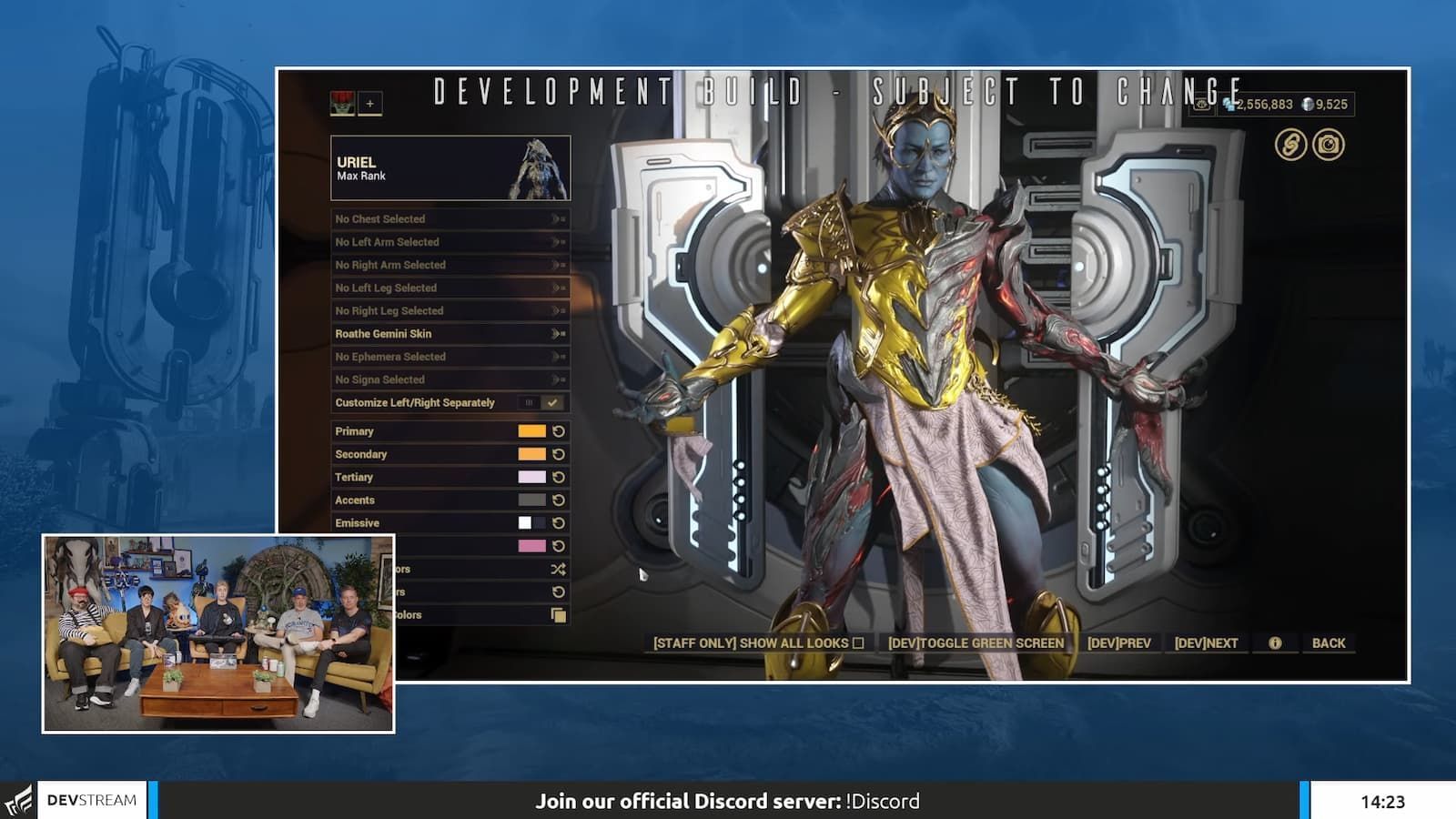Click the copy colors icon at list bottom
This screenshot has width=1456, height=819.
(558, 615)
